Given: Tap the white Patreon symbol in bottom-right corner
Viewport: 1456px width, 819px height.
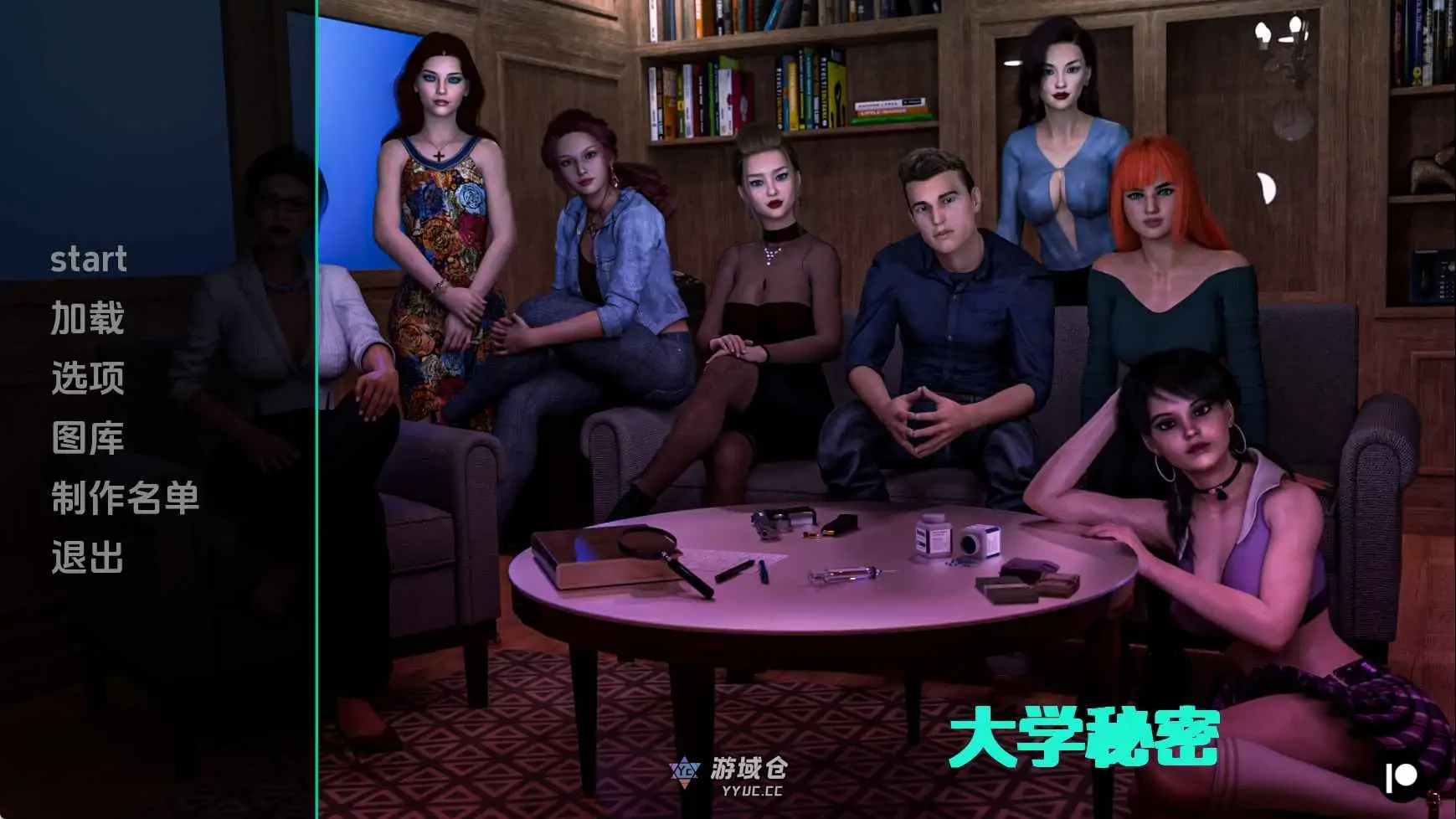Looking at the screenshot, I should [x=1400, y=776].
